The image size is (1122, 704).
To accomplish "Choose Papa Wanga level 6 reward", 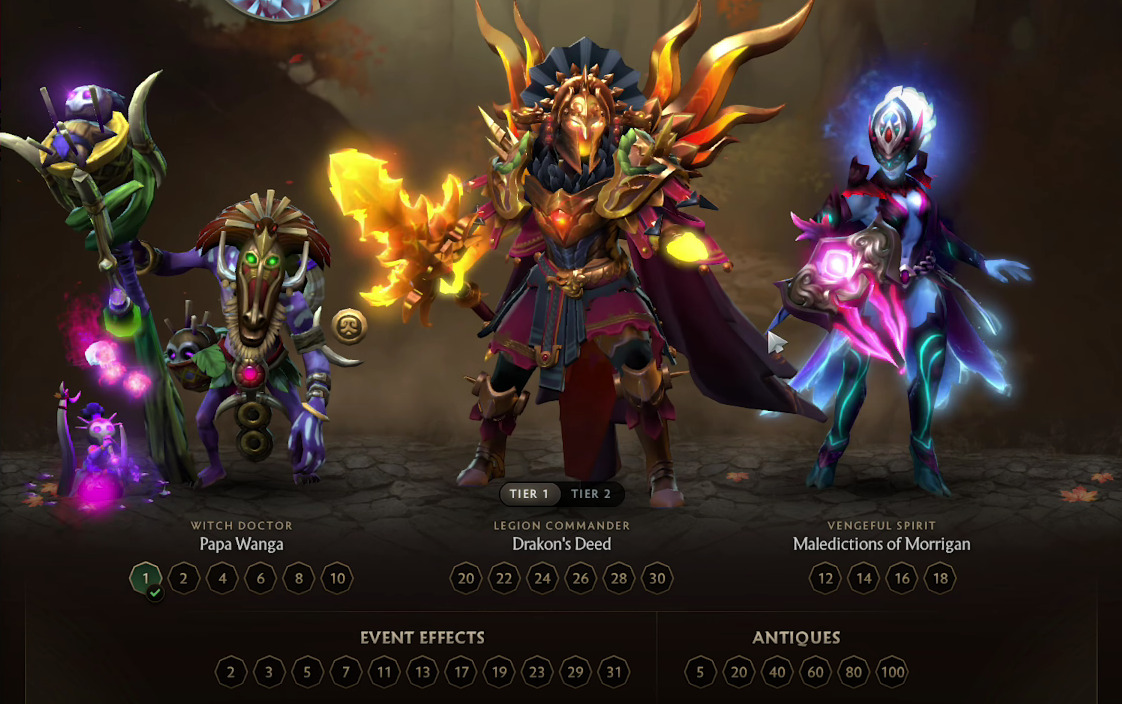I will (261, 578).
